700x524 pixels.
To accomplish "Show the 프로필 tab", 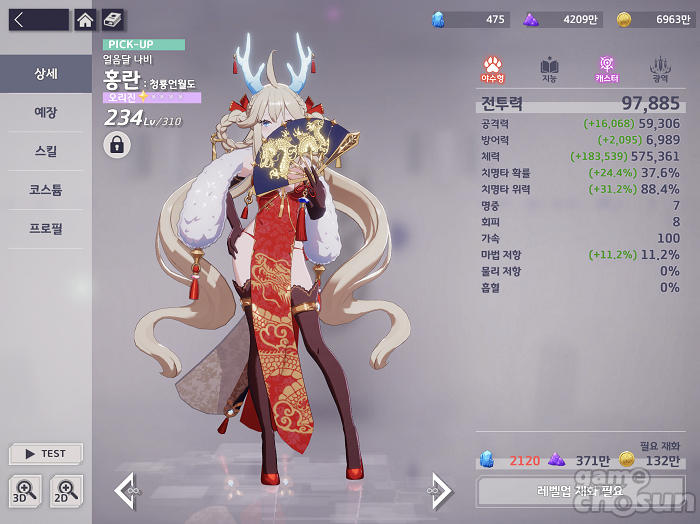I will coord(46,229).
